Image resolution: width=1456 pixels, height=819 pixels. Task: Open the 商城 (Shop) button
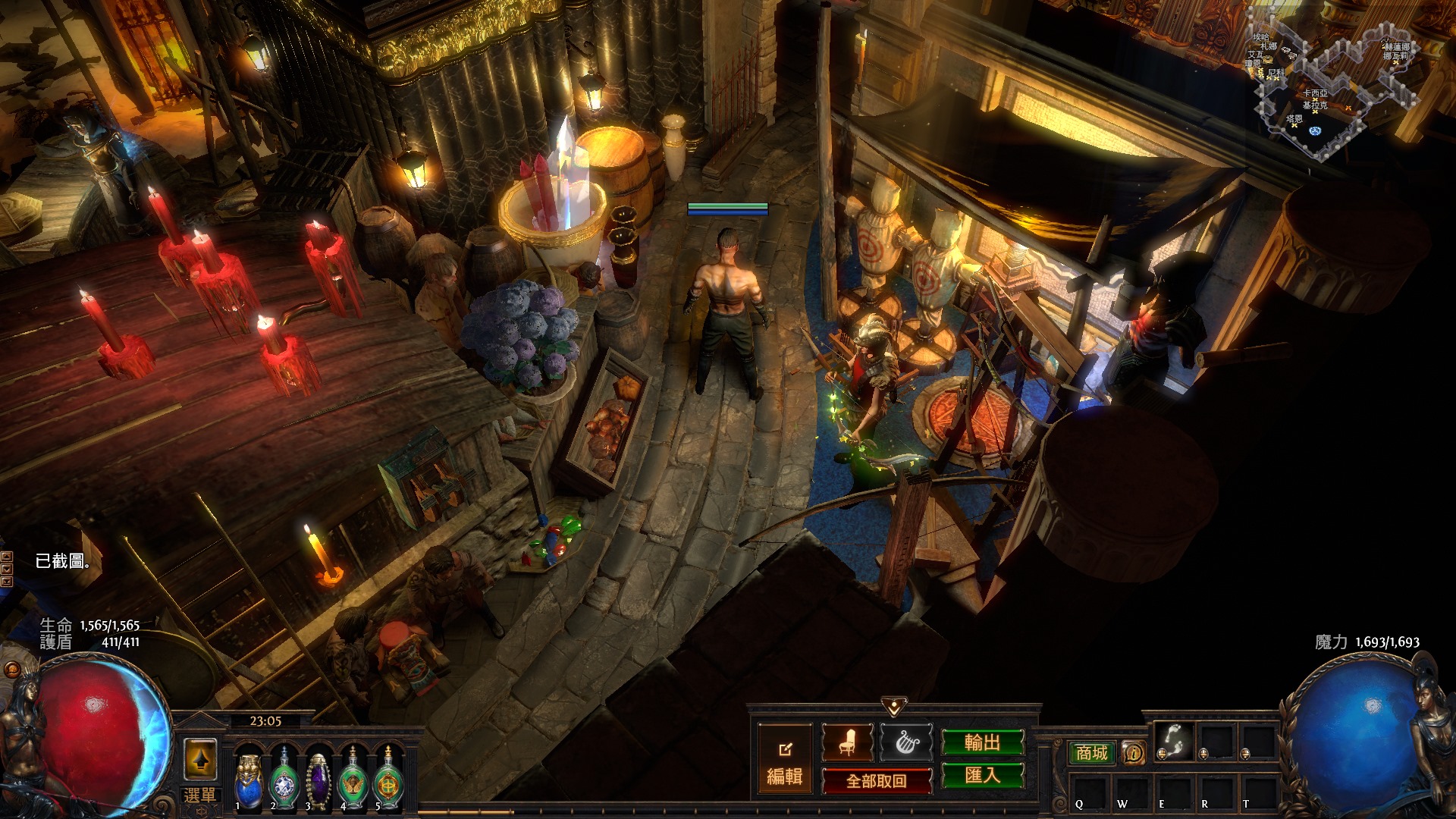click(x=1091, y=753)
